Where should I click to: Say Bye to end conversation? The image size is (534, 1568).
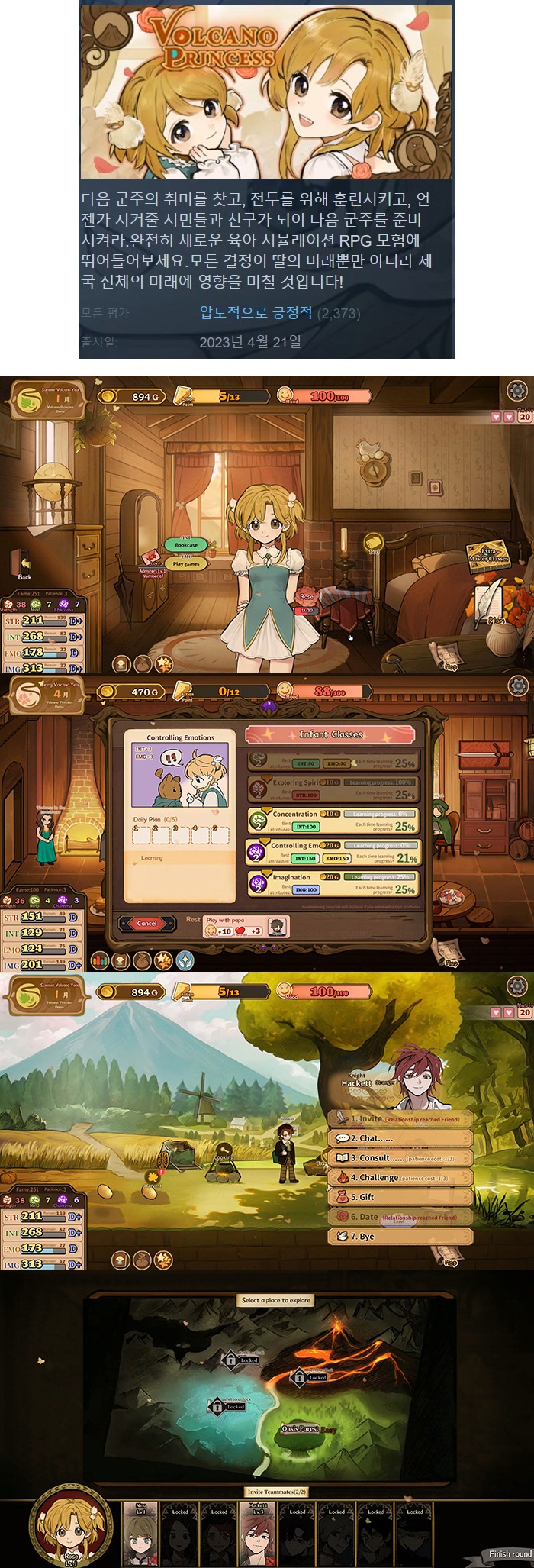(x=400, y=1236)
